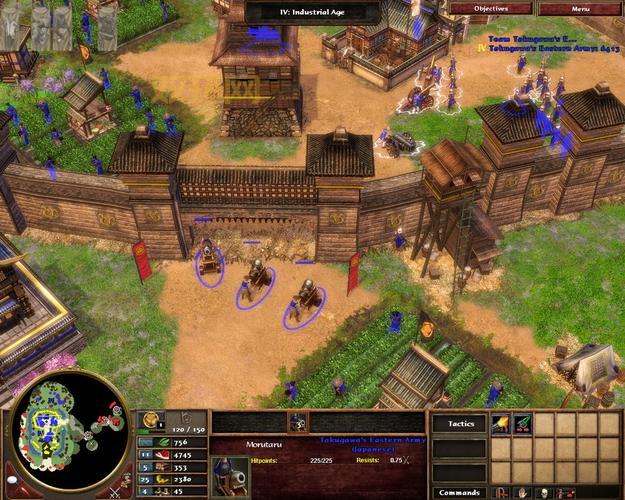Open the game Menu

coord(580,8)
